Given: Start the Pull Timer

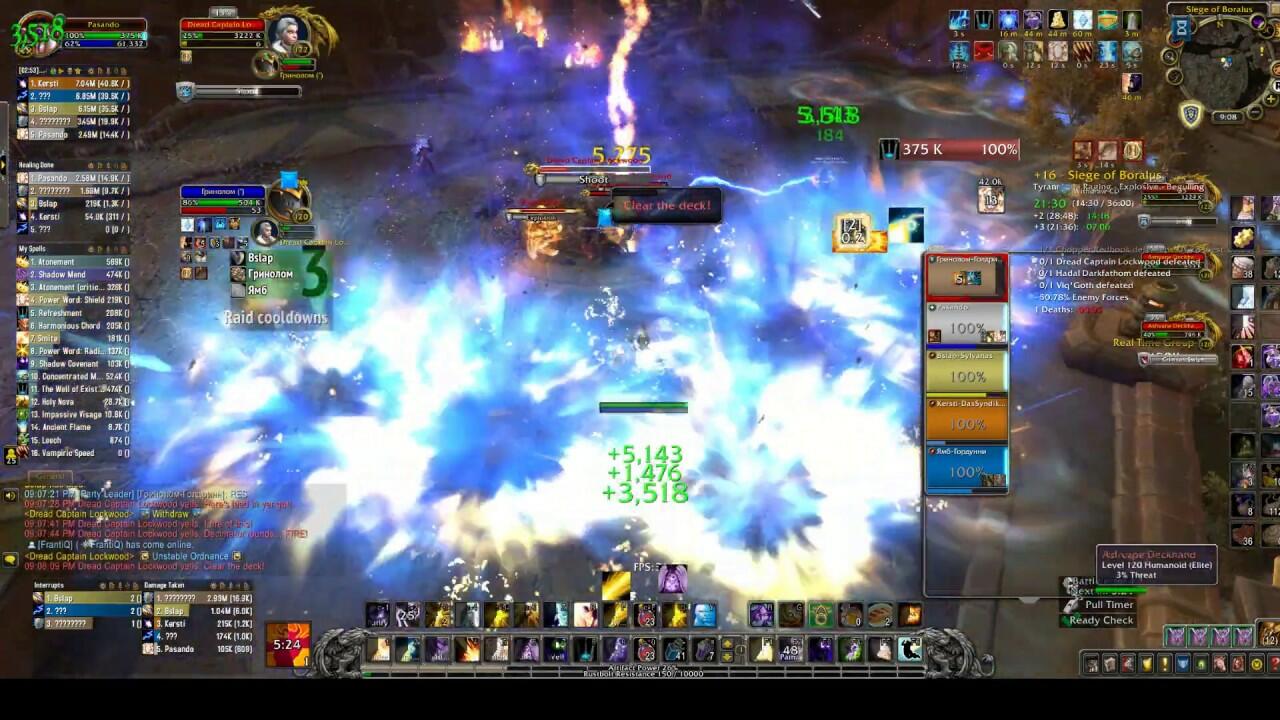Looking at the screenshot, I should pyautogui.click(x=1109, y=605).
